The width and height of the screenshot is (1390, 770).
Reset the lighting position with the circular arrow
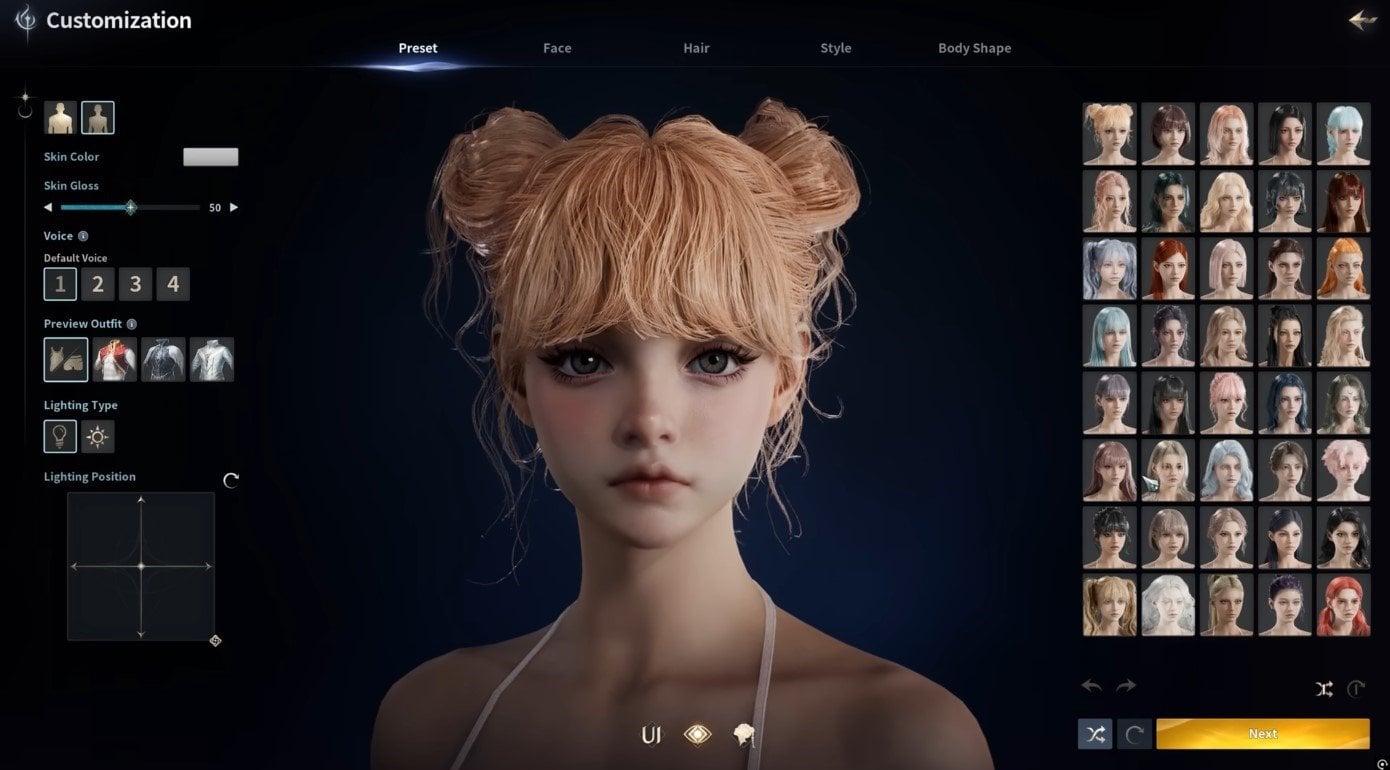(x=231, y=481)
